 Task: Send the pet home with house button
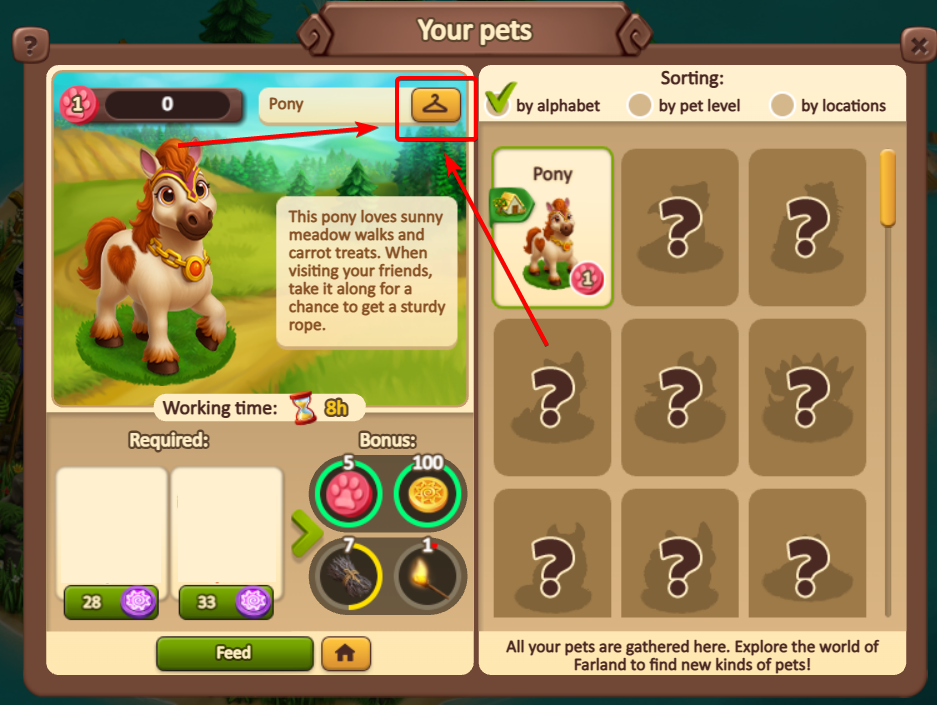pyautogui.click(x=346, y=653)
